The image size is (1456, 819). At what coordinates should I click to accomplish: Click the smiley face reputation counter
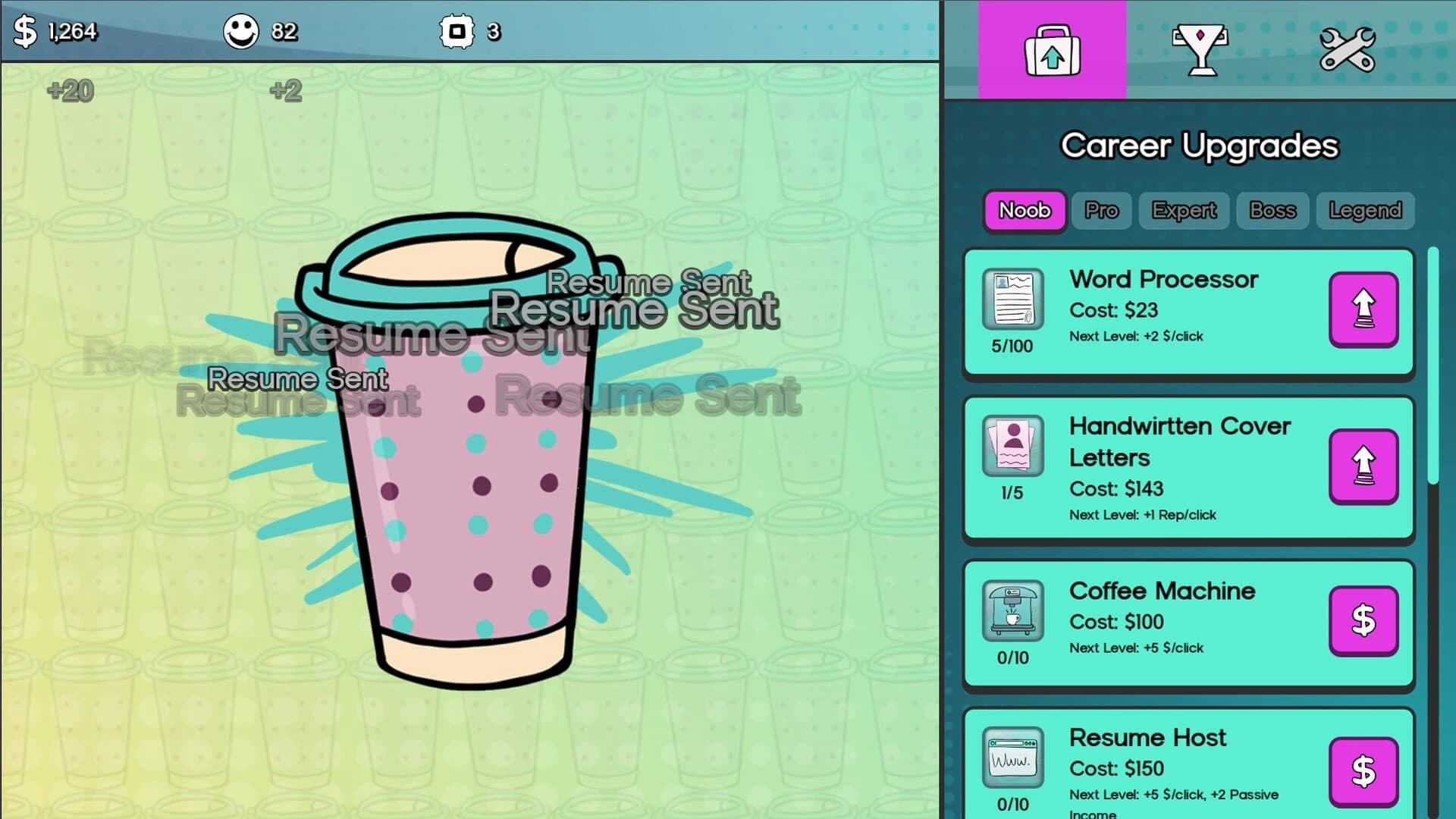[x=241, y=32]
